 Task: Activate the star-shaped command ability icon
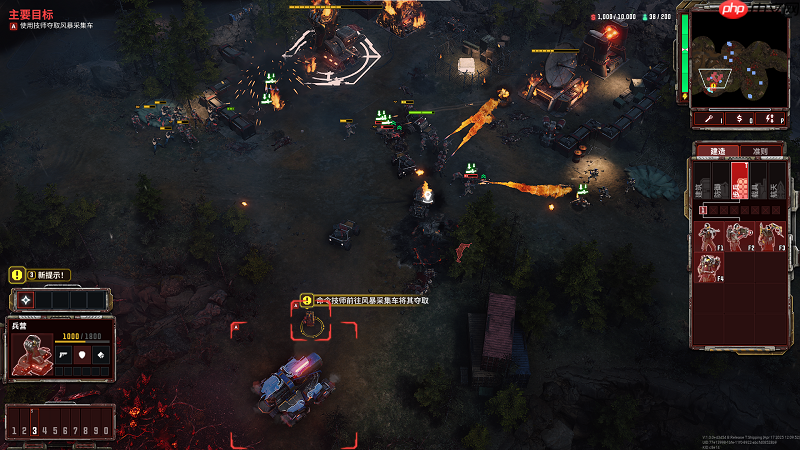[x=25, y=299]
